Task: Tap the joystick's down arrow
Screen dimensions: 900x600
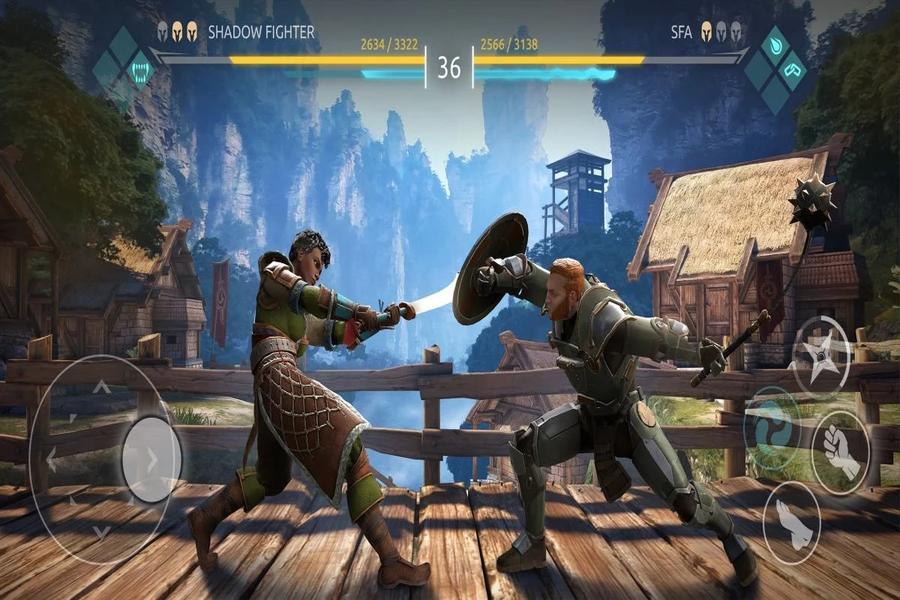Action: point(100,532)
